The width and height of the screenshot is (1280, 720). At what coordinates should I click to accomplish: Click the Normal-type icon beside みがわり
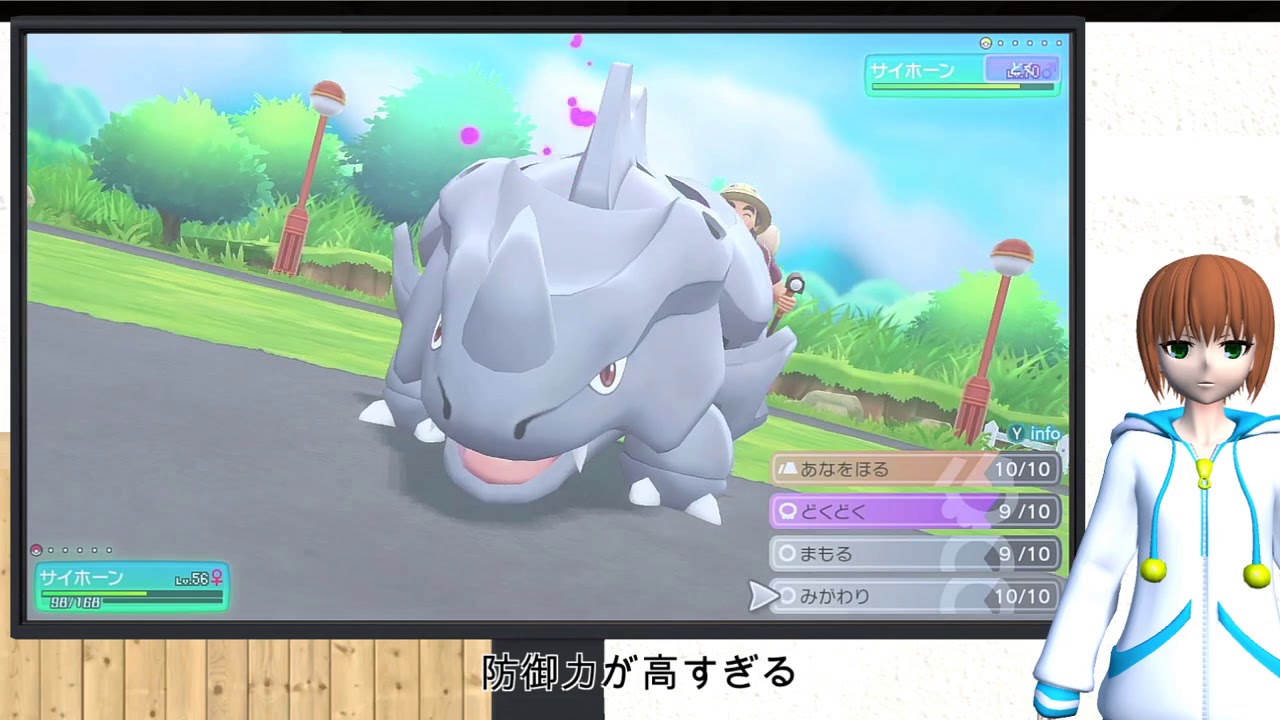[787, 596]
